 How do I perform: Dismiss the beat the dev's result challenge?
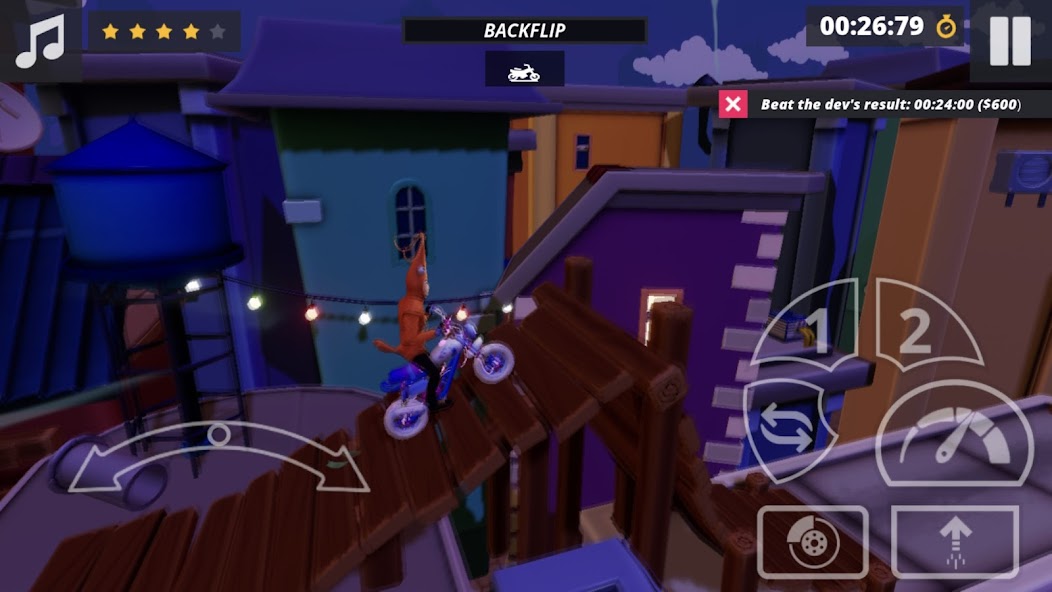point(733,104)
